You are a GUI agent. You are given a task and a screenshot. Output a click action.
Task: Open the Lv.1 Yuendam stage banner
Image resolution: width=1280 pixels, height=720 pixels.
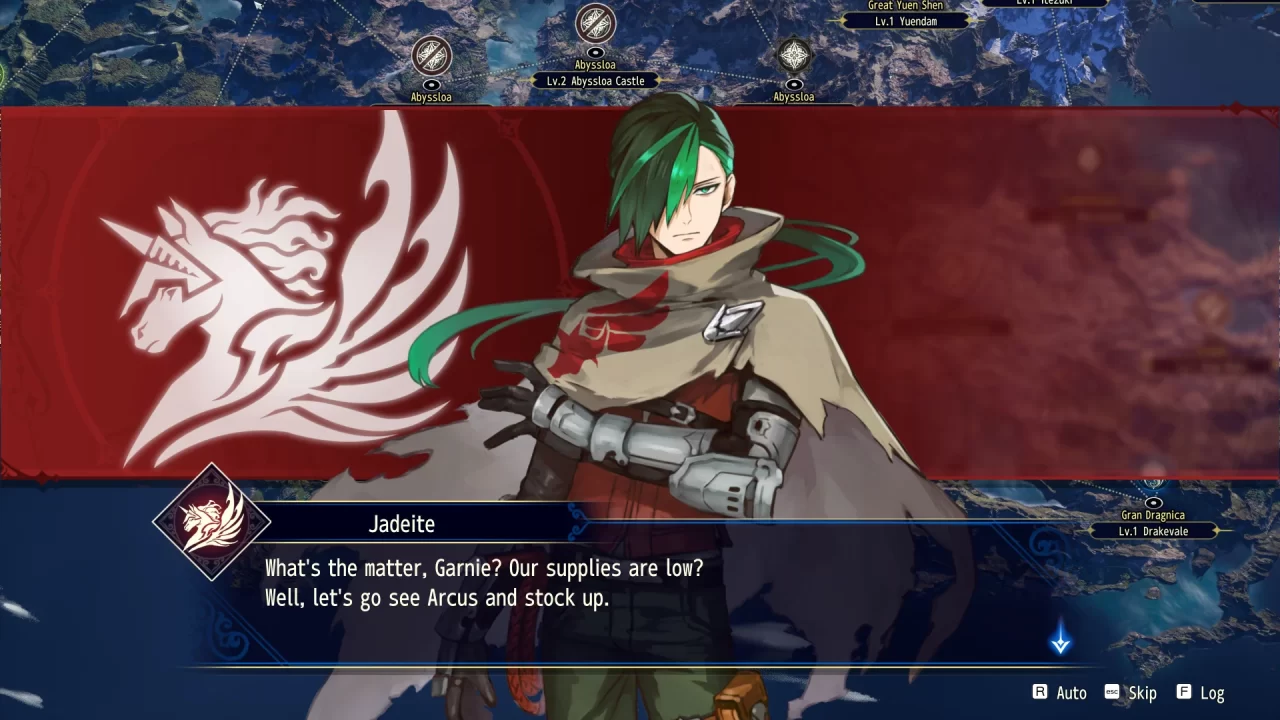click(x=906, y=20)
